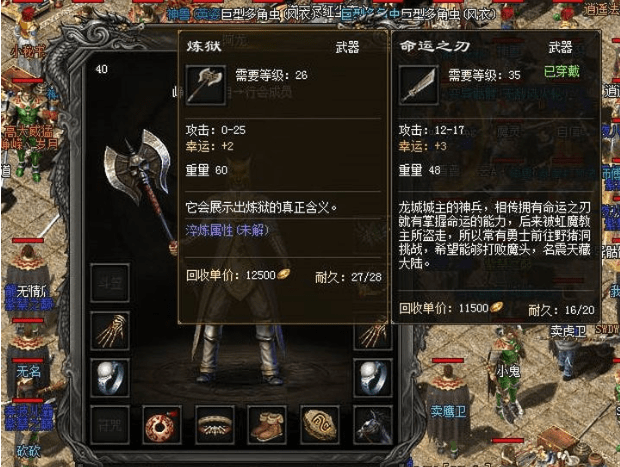Click the left-hand pearl ring slot
This screenshot has width=620, height=467.
(109, 377)
